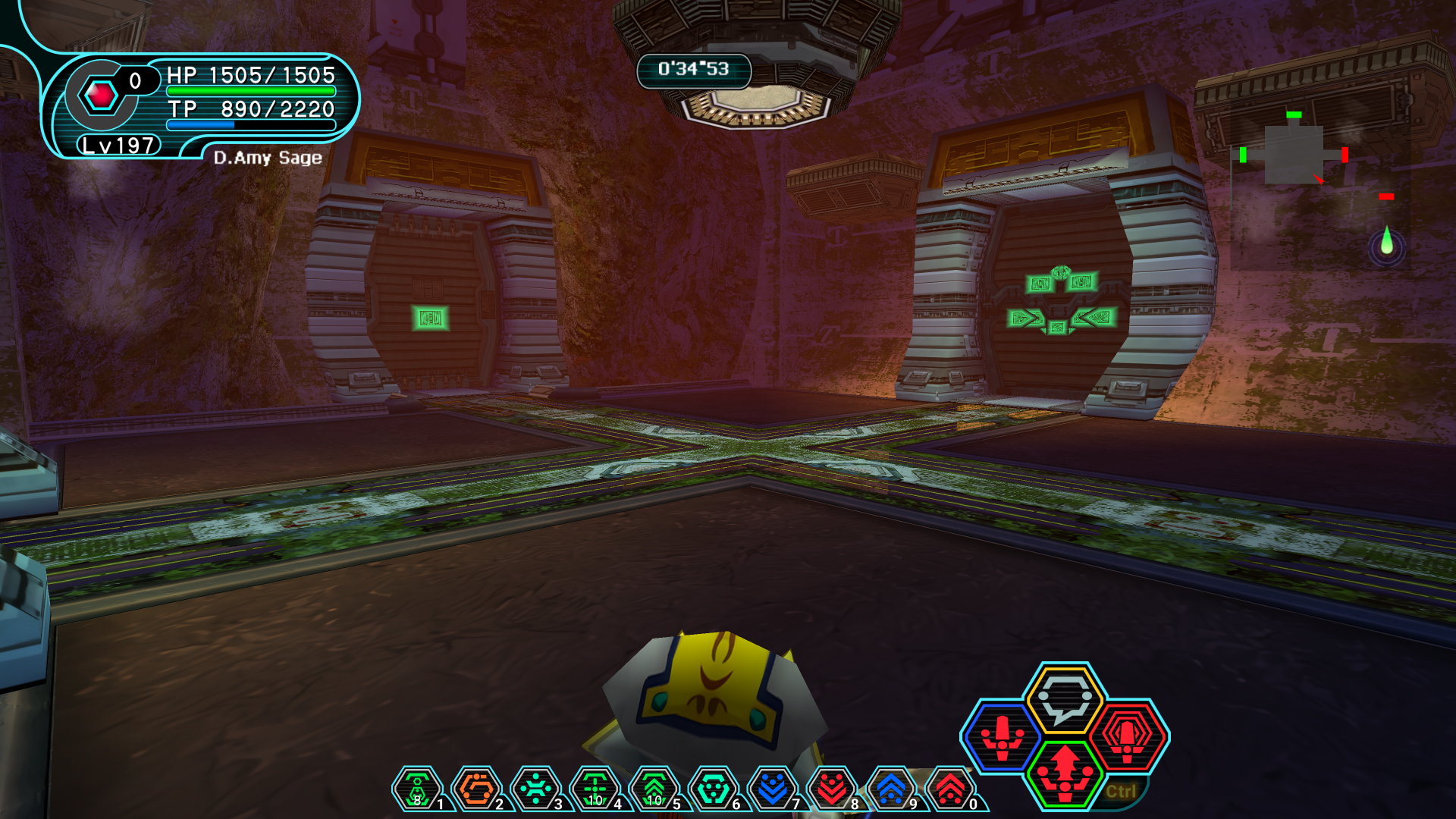
Task: Activate the teal hexagon technique in slot 6
Action: [x=713, y=789]
